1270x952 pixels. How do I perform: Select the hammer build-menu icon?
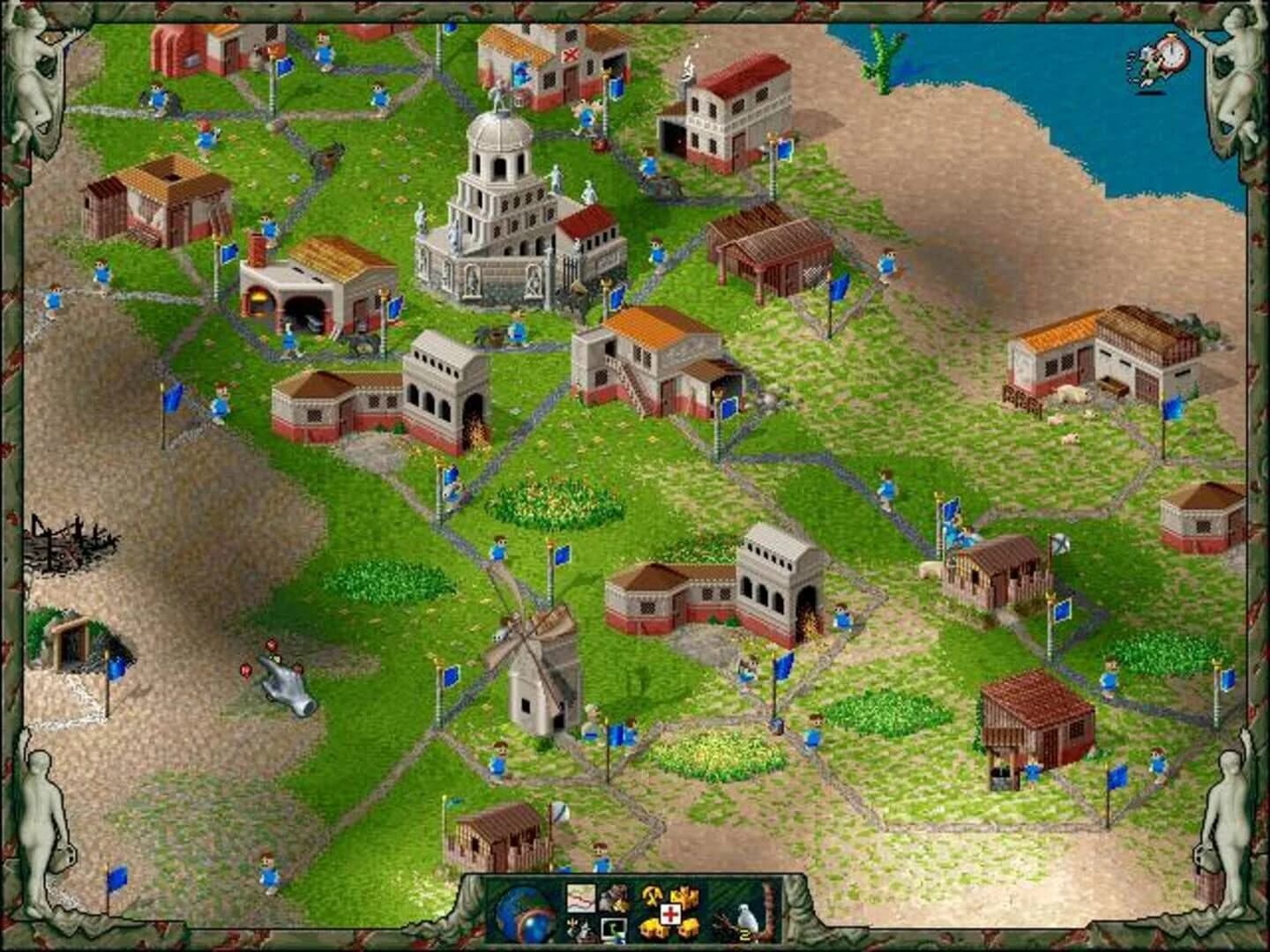coord(651,895)
